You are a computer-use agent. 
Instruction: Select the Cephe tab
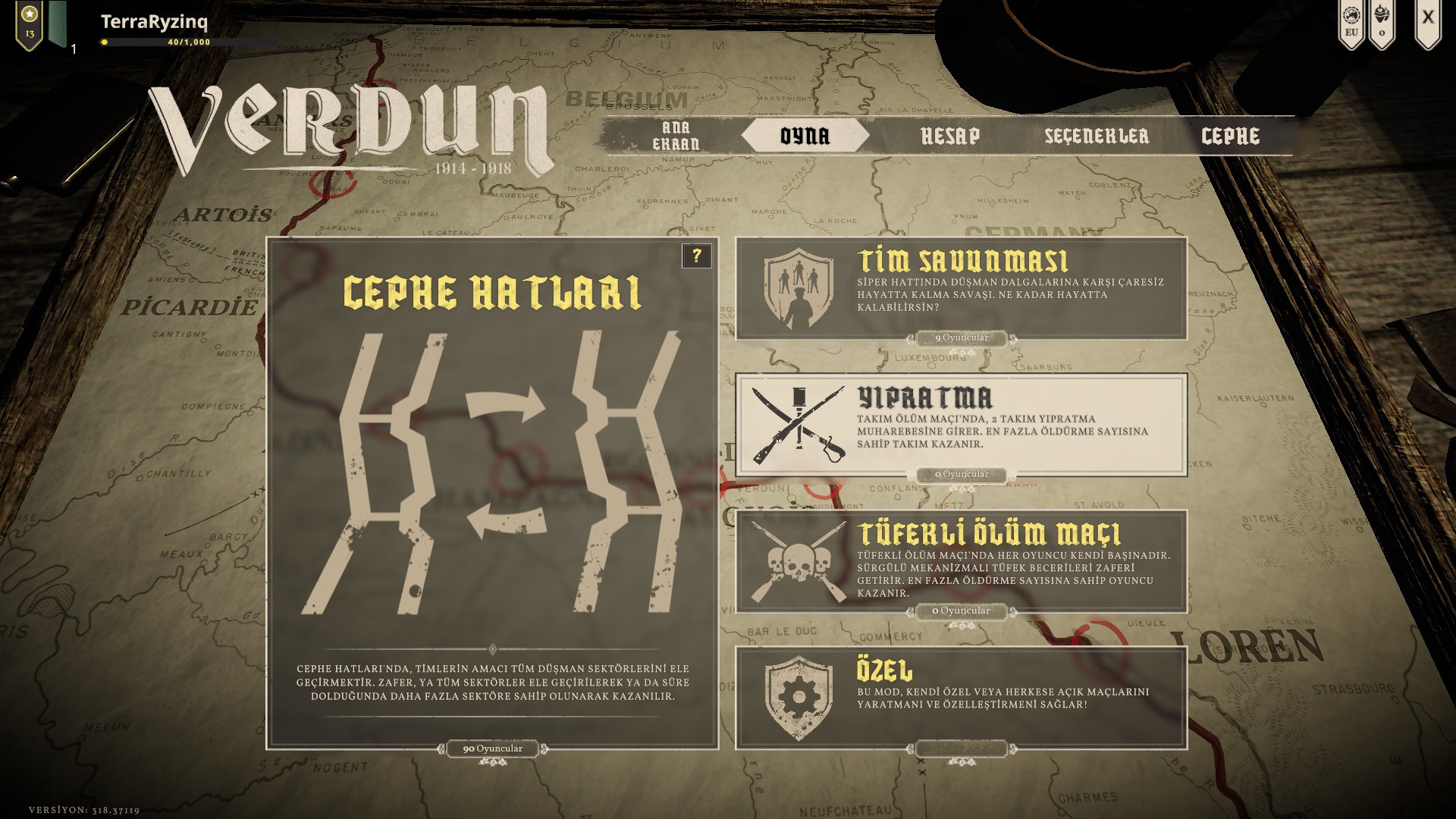[1230, 136]
